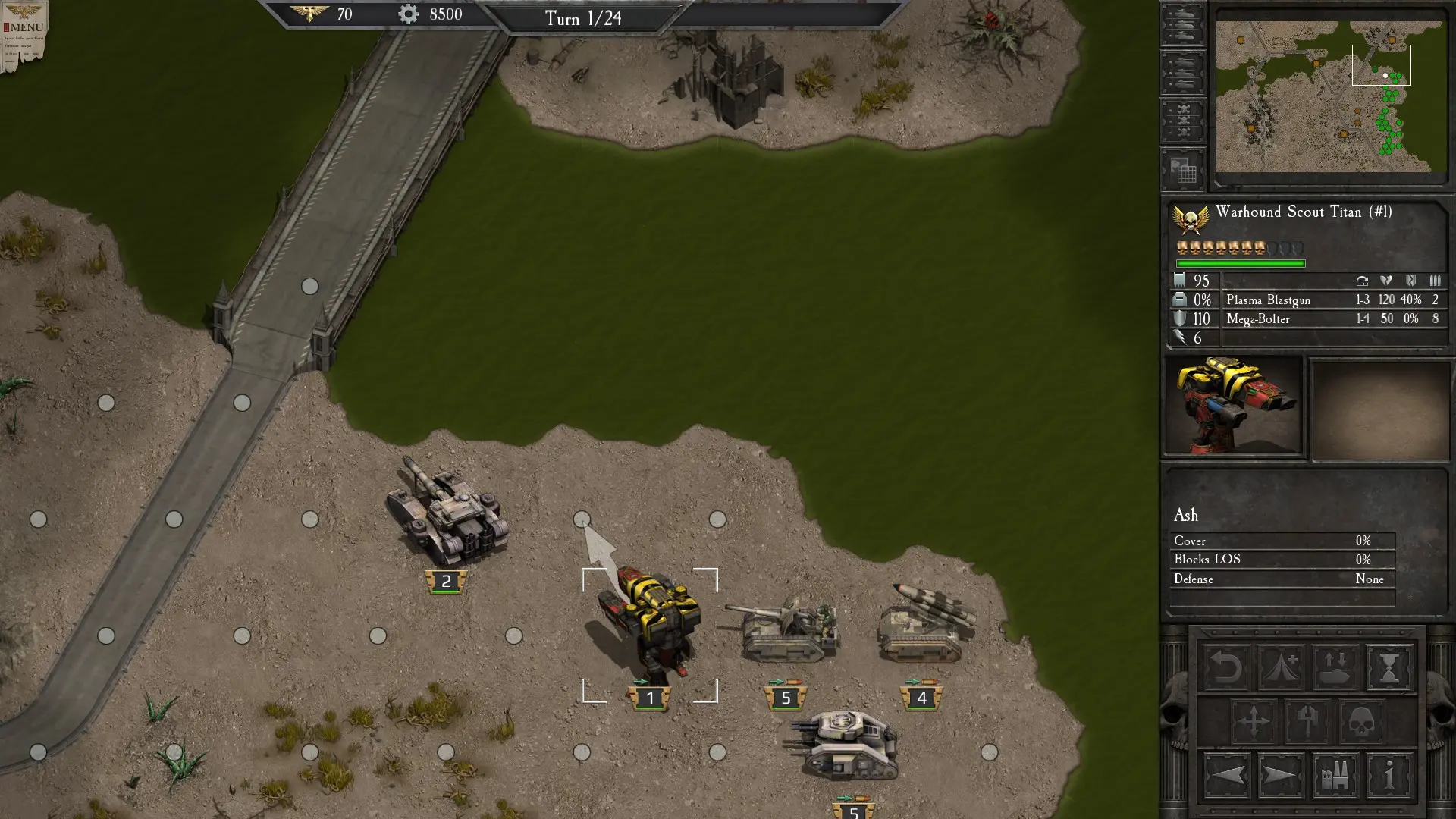Viewport: 1456px width, 819px height.
Task: Show unit info with the 'i' button
Action: (1389, 776)
